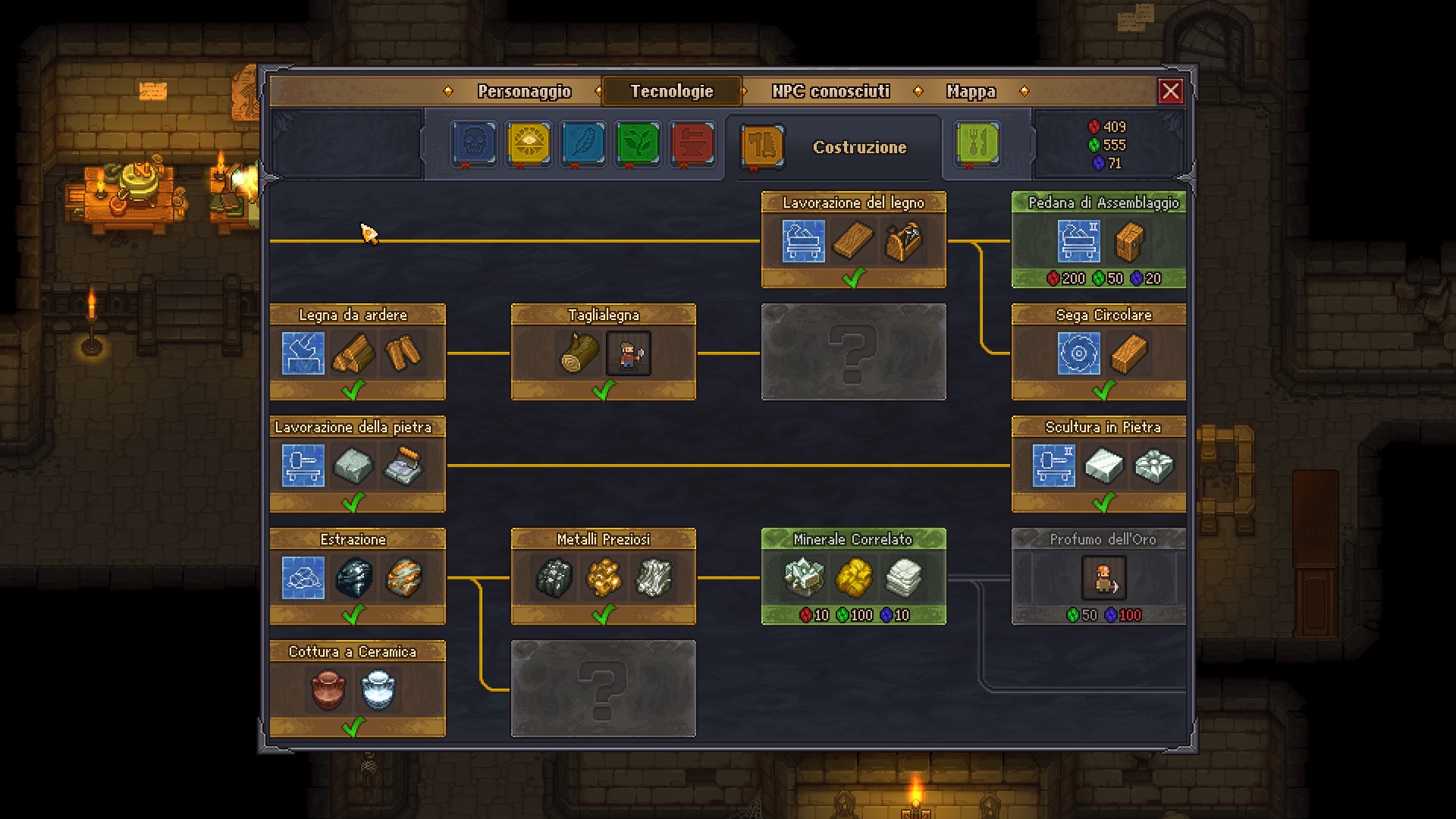Image resolution: width=1456 pixels, height=819 pixels.
Task: Open the yellow eye technology category
Action: pyautogui.click(x=527, y=144)
